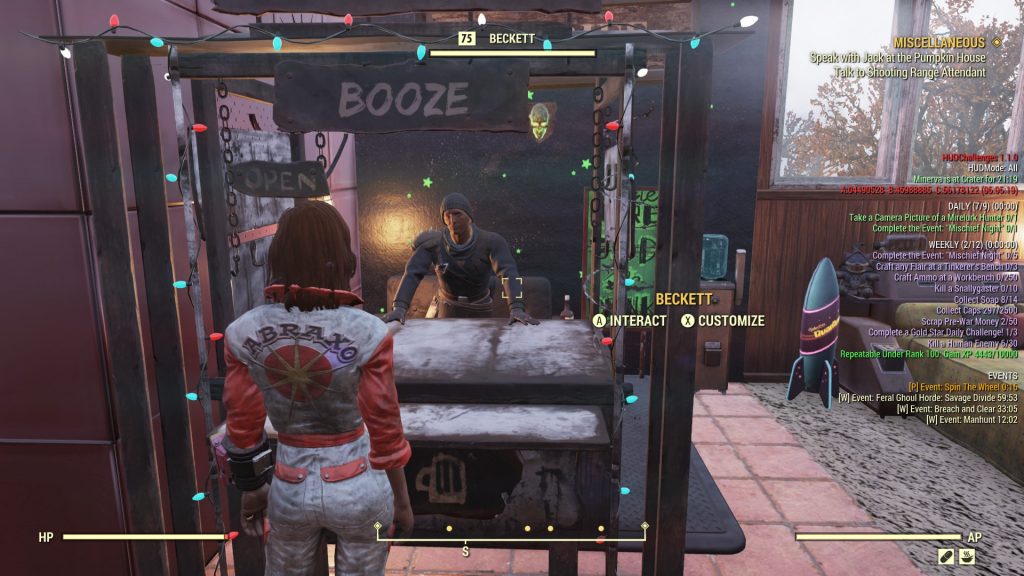Screen dimensions: 1024x576
Task: Click the 'Speak with Jack at the Pumpkin House' objective
Action: [x=898, y=58]
